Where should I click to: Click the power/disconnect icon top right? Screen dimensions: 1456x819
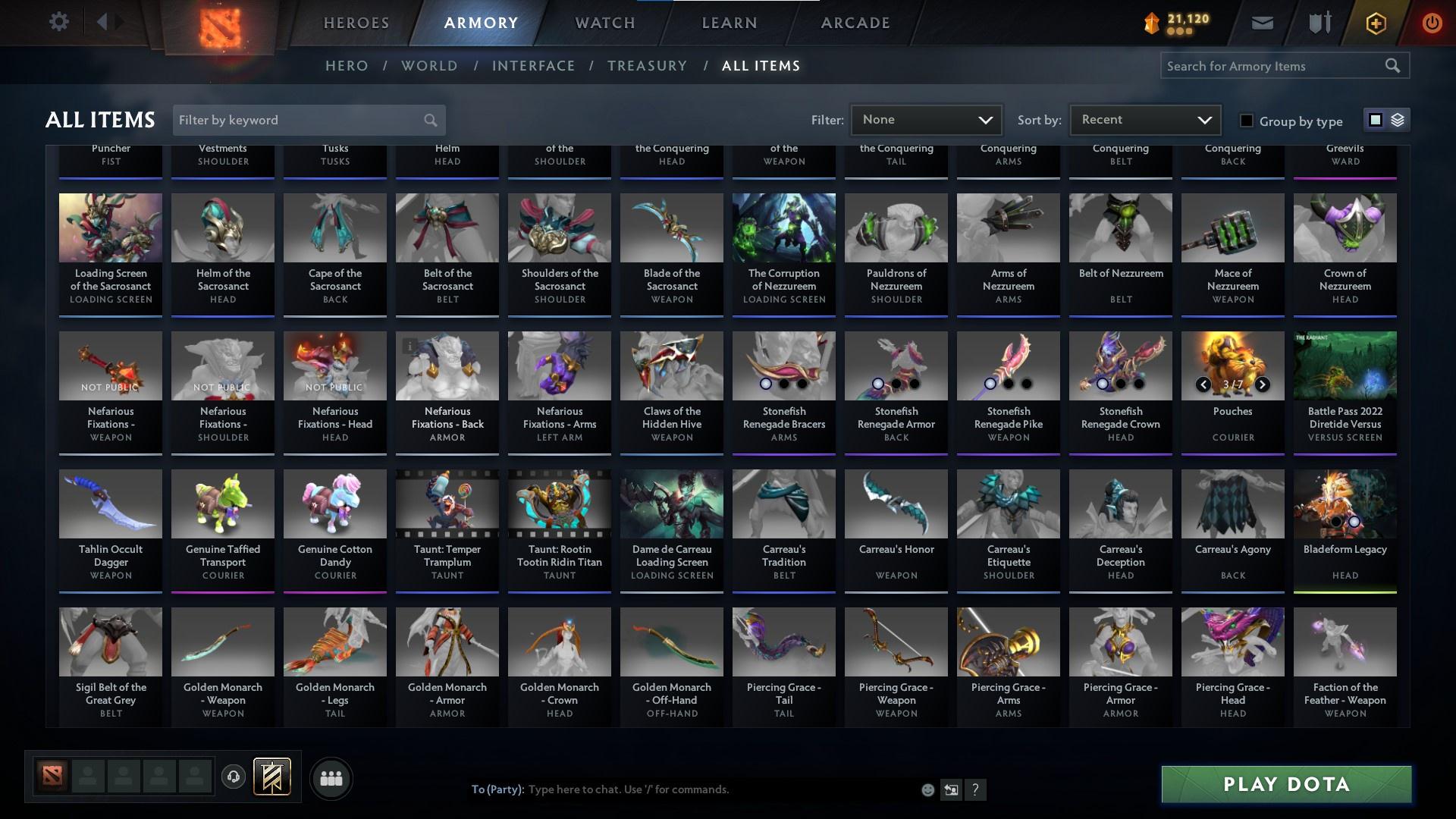[x=1432, y=22]
